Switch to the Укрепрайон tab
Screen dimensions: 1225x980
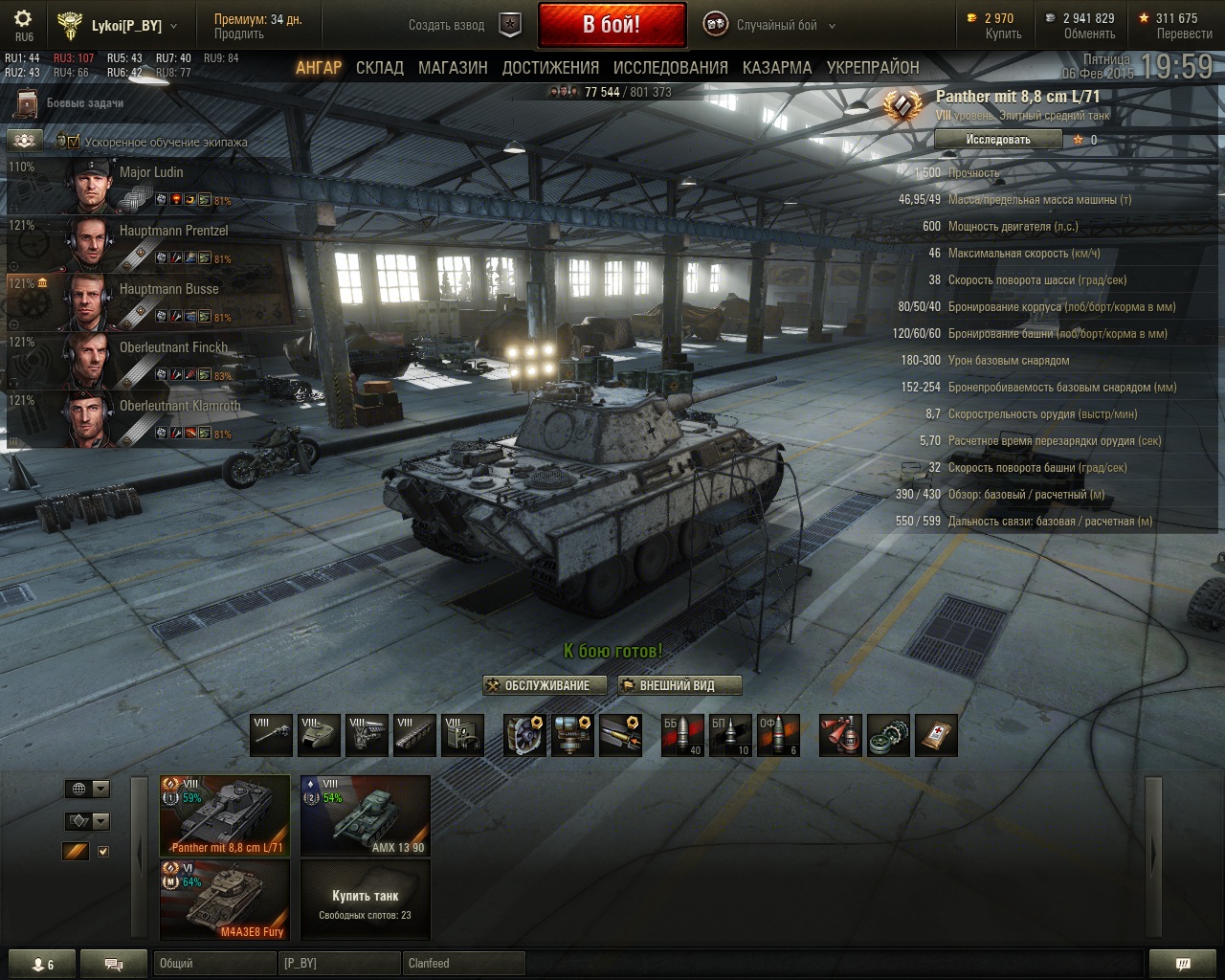(x=873, y=68)
